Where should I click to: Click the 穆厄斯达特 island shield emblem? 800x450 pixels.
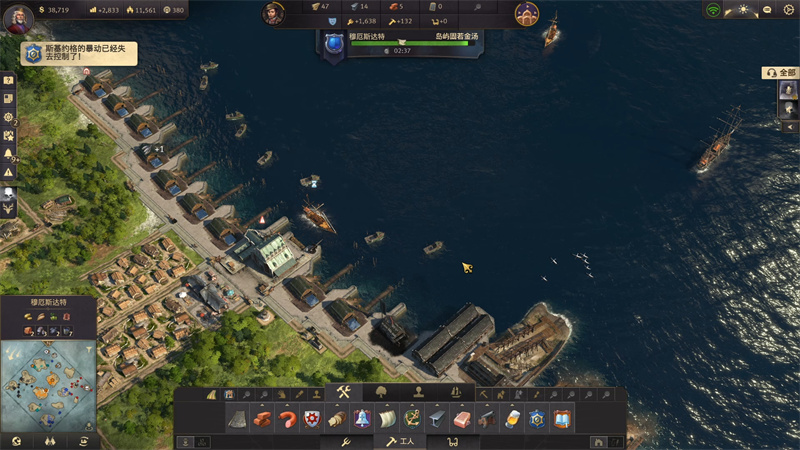pos(333,43)
